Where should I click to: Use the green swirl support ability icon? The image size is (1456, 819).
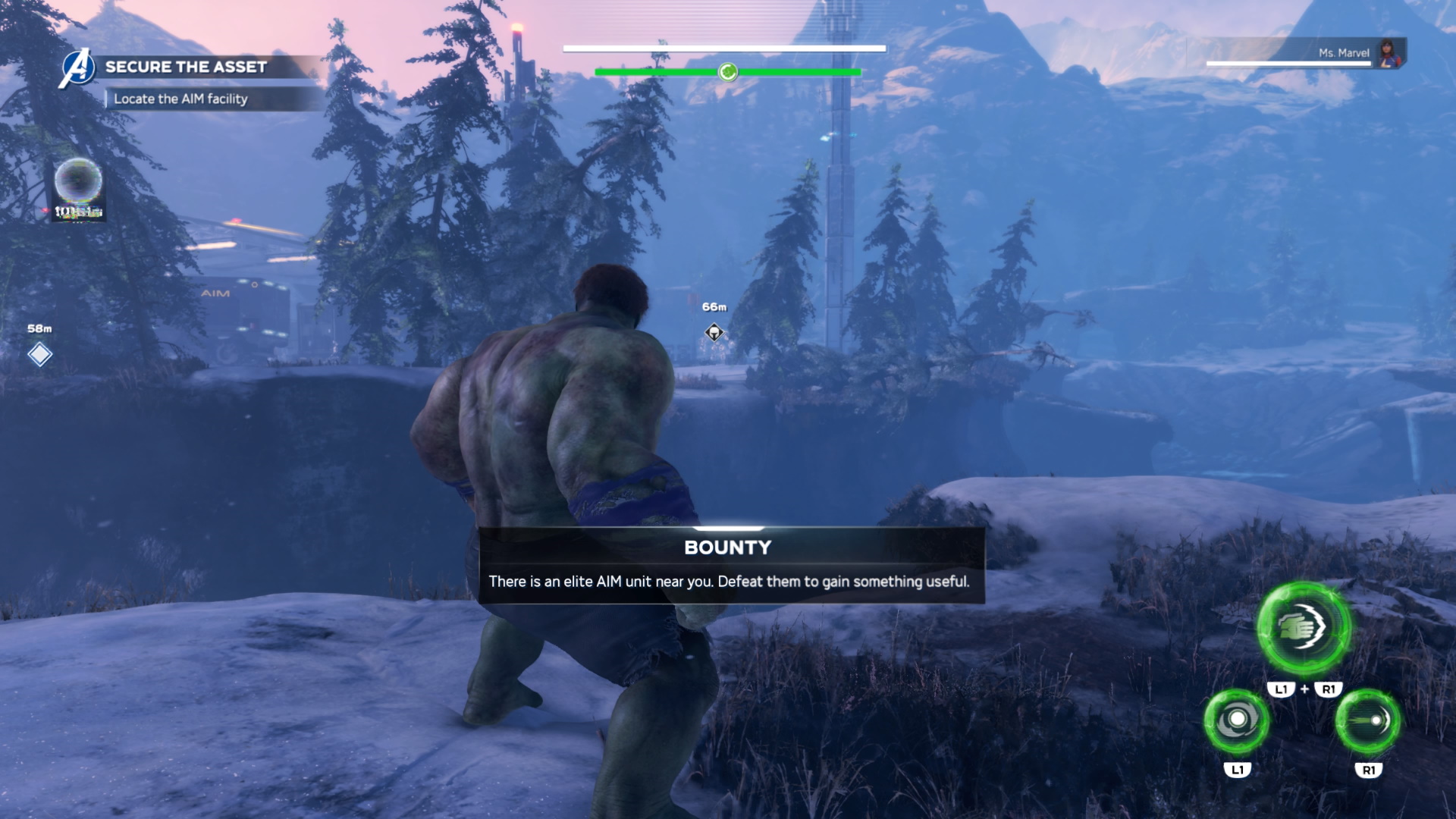pyautogui.click(x=1237, y=720)
